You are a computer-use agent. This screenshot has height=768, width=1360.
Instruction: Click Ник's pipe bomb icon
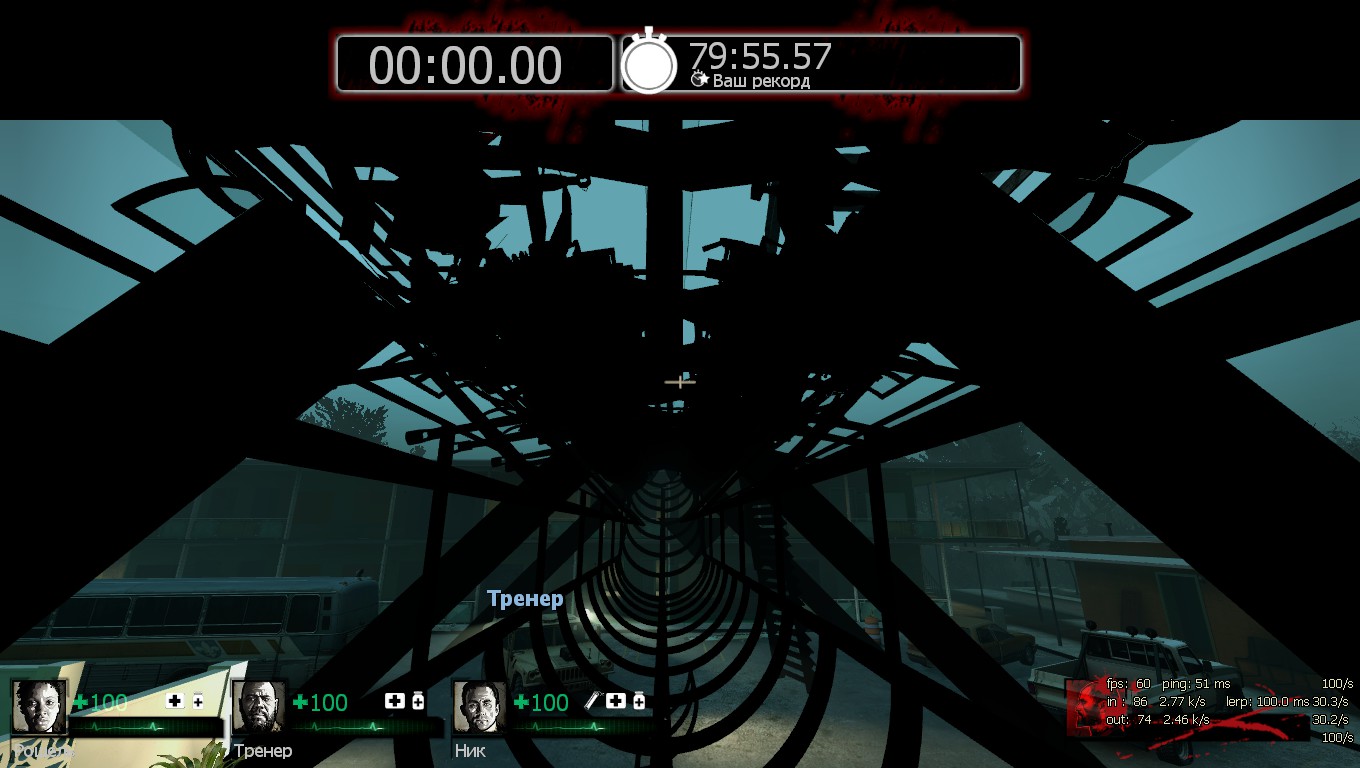592,701
